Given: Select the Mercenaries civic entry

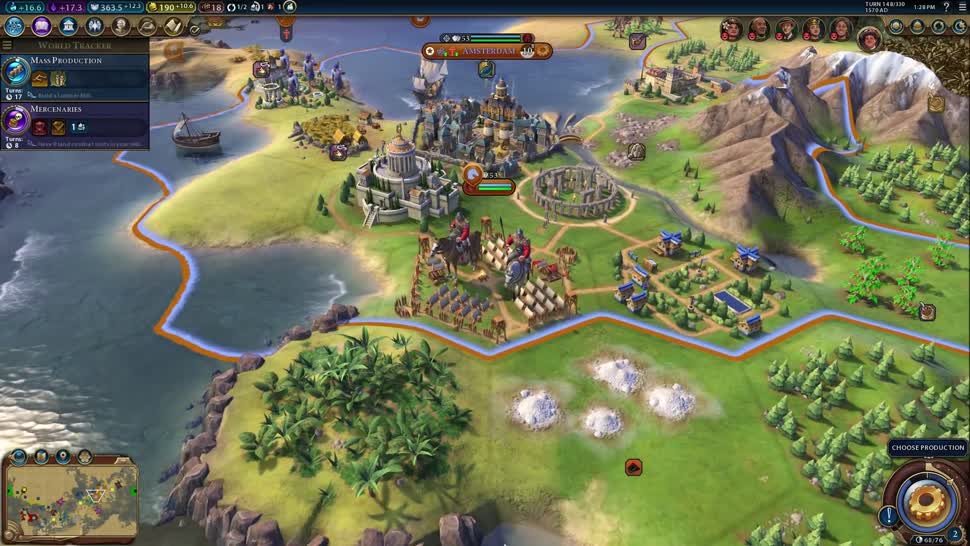Looking at the screenshot, I should [74, 120].
